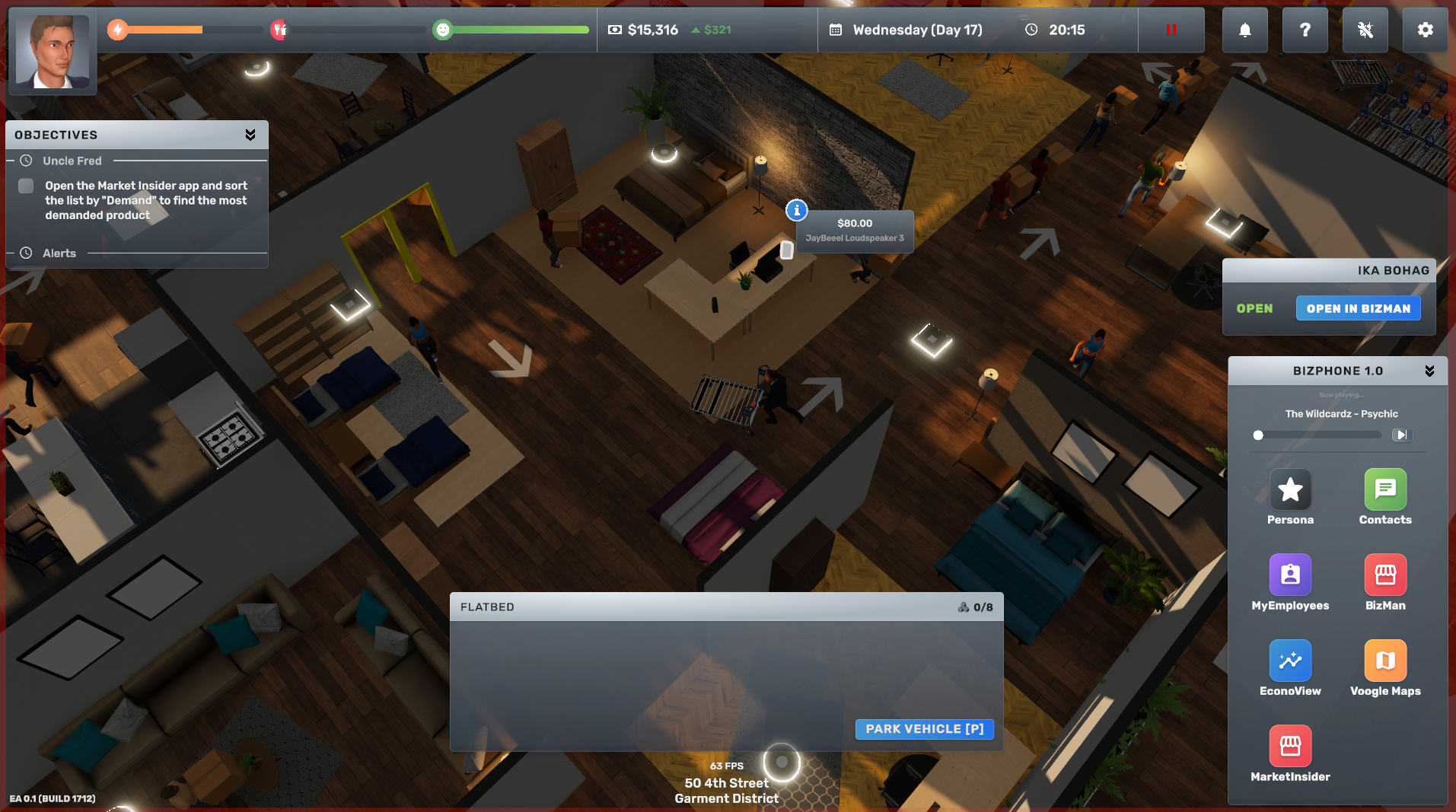Open the help question mark
This screenshot has width=1456, height=812.
(x=1305, y=30)
